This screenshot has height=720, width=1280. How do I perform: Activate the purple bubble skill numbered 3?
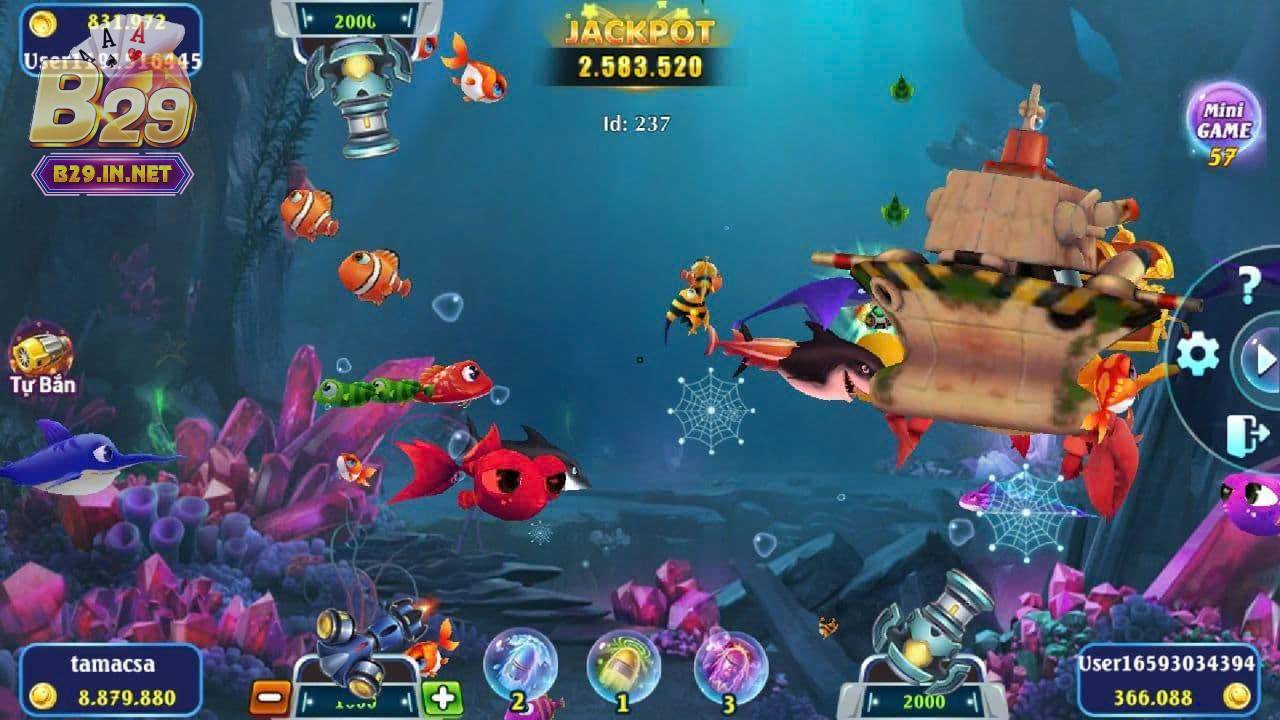click(x=729, y=667)
